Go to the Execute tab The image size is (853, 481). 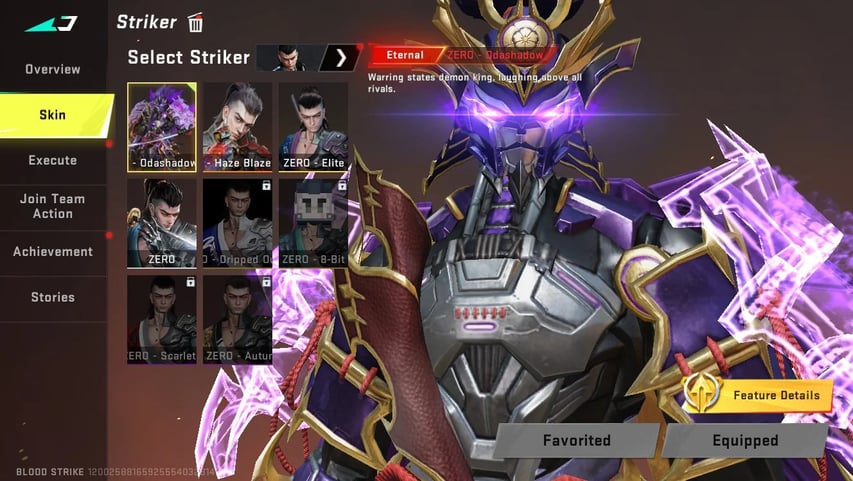point(53,160)
